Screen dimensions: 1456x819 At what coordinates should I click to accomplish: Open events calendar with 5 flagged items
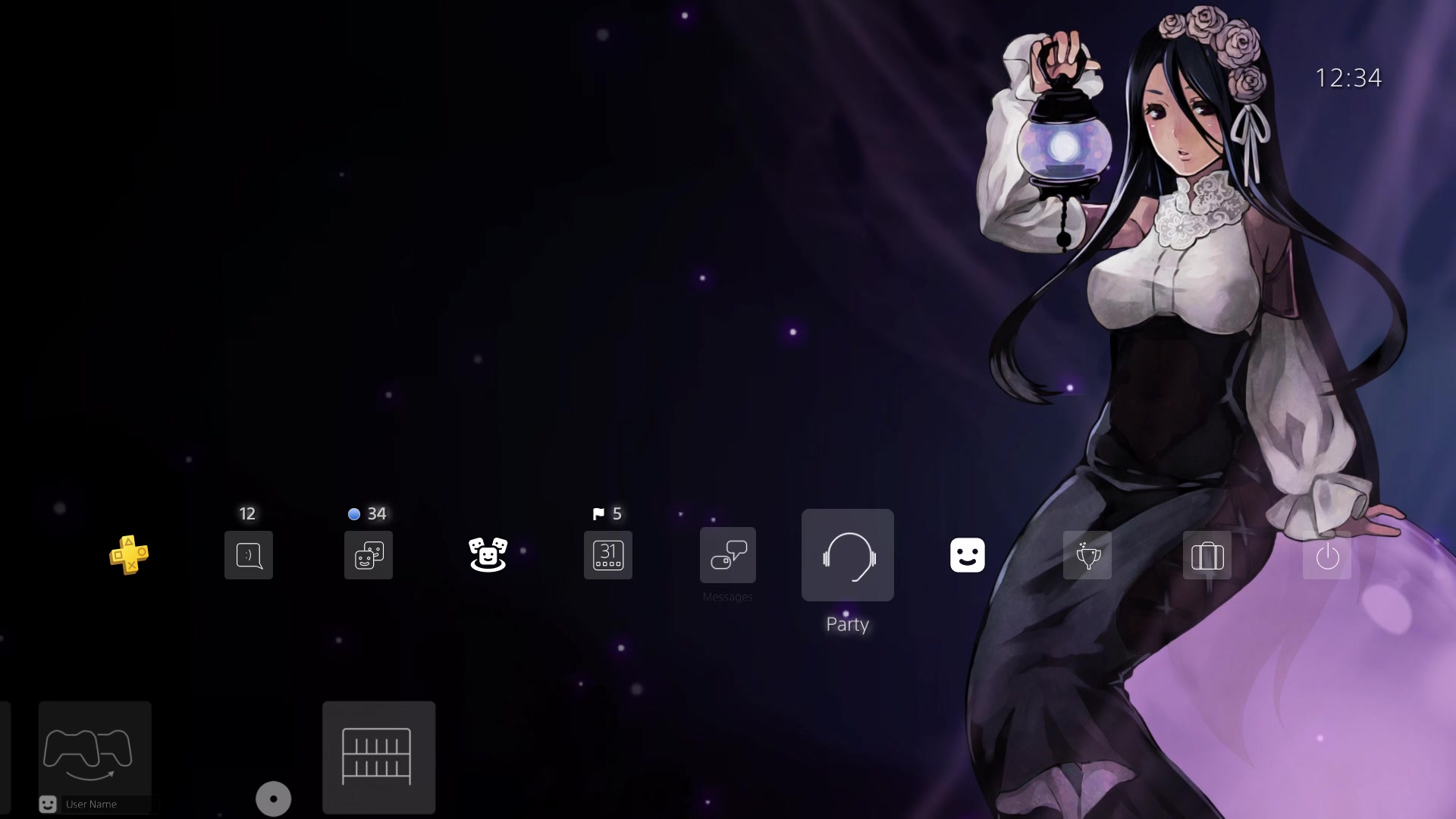(607, 555)
